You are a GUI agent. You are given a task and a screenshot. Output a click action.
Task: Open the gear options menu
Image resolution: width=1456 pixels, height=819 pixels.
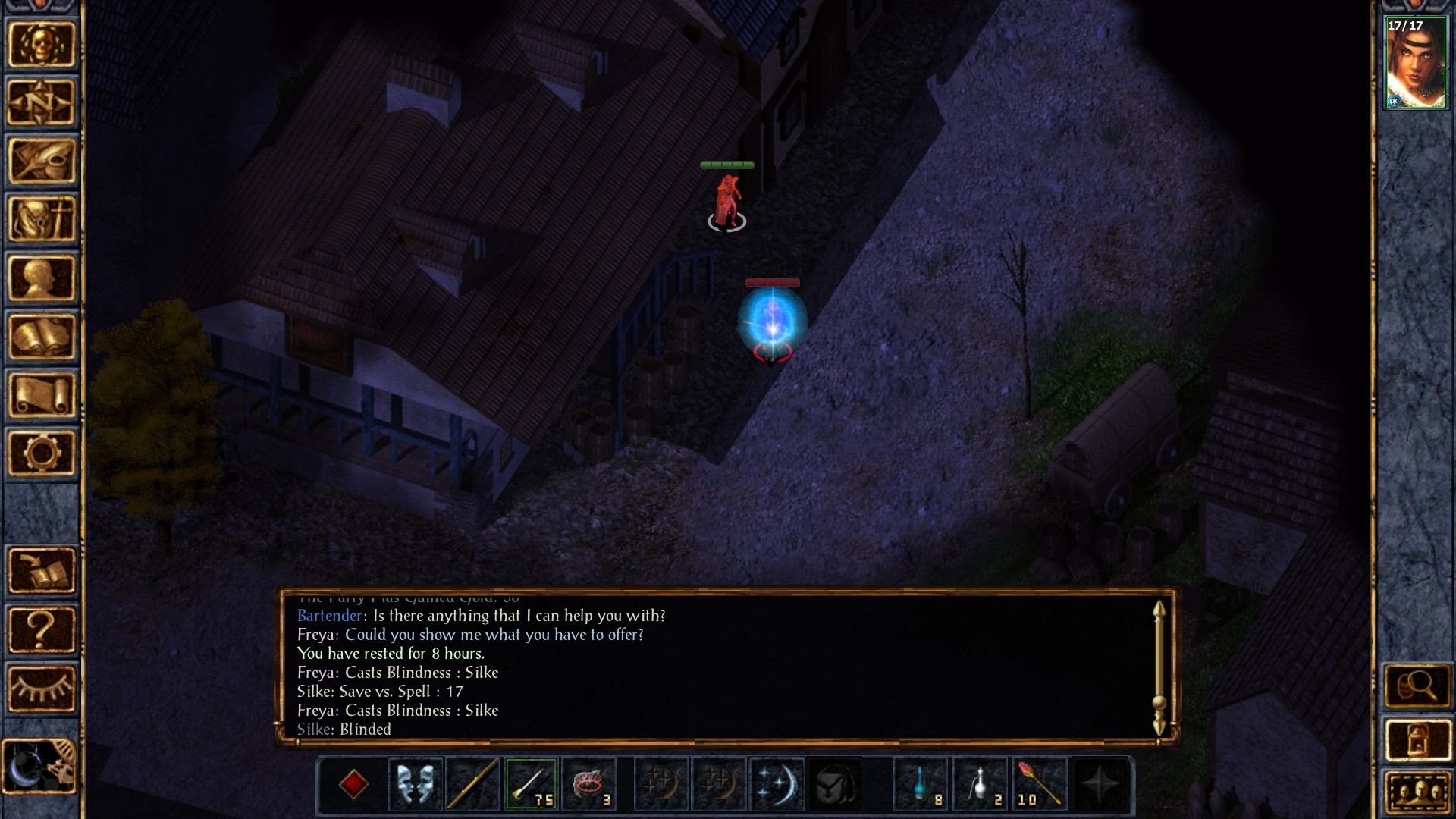coord(42,453)
